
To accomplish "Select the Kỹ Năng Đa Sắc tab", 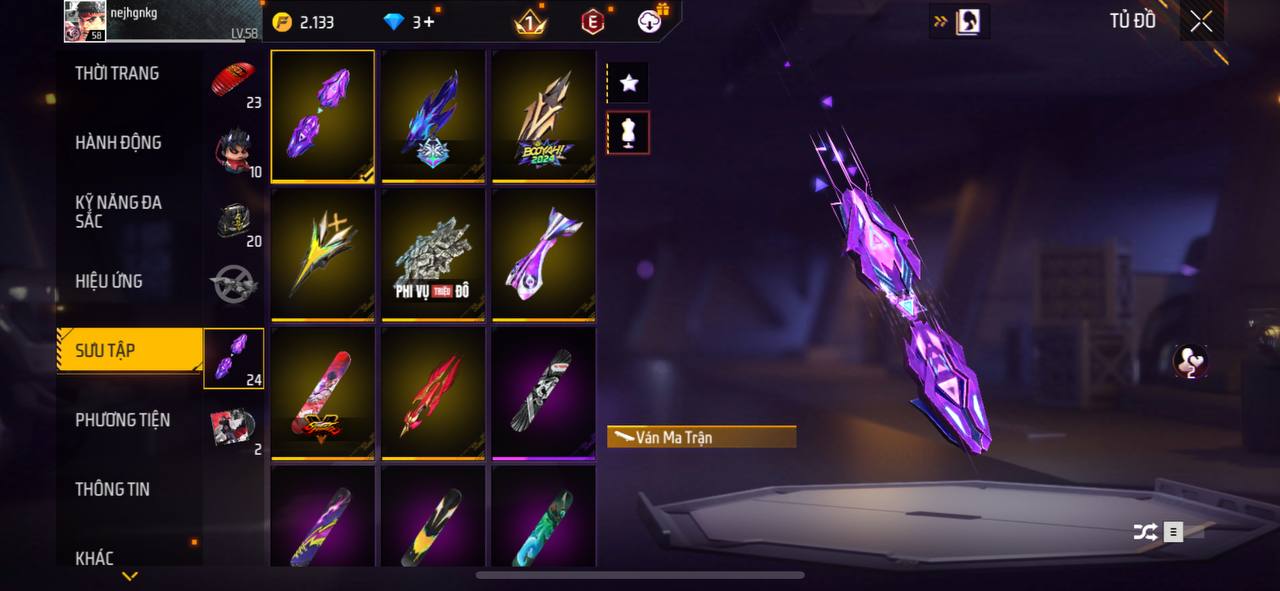I will (x=118, y=211).
